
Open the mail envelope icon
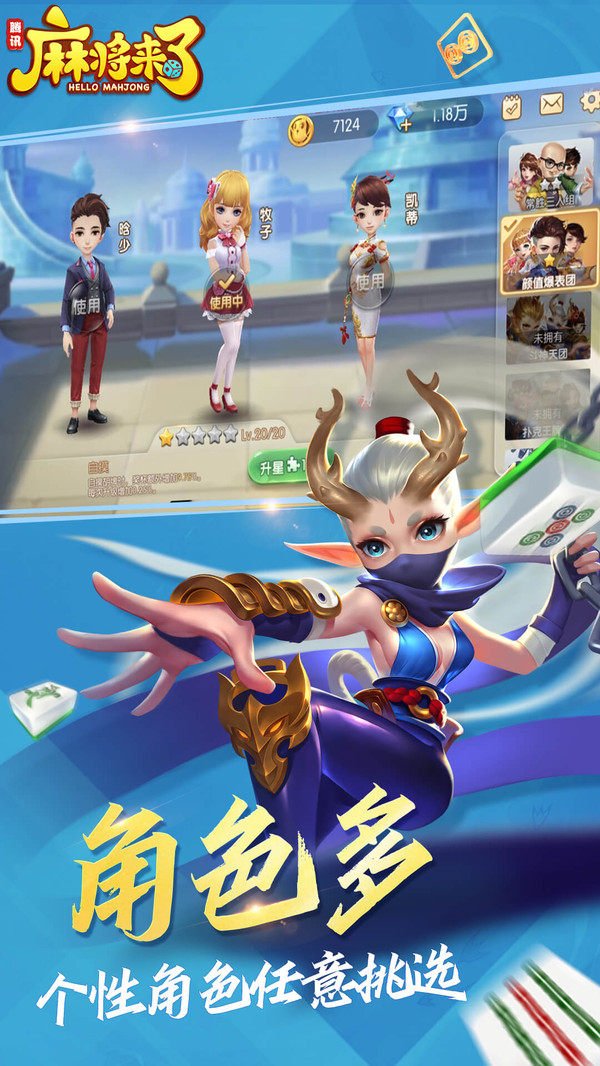(551, 103)
